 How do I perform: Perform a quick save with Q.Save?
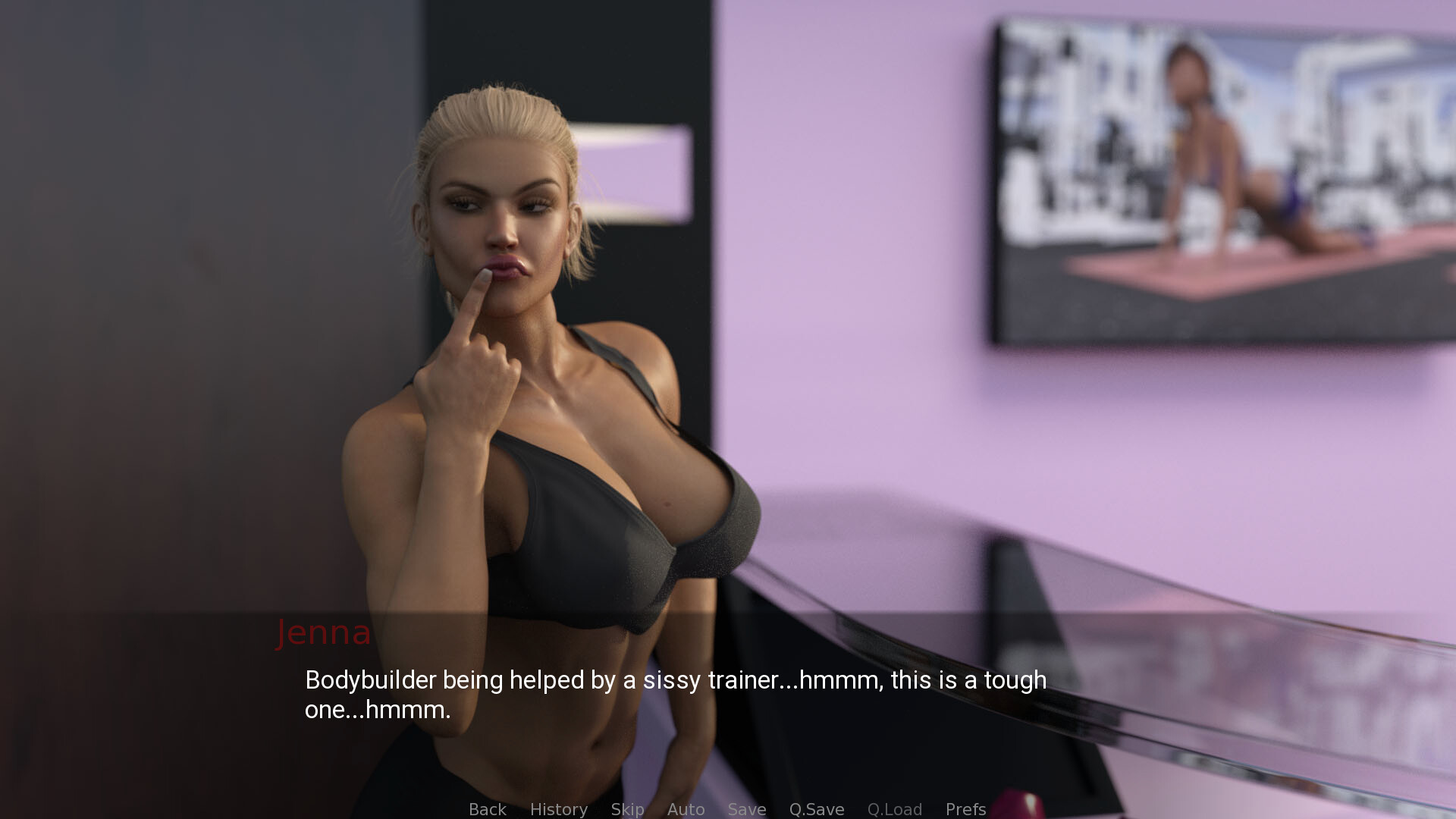tap(816, 809)
